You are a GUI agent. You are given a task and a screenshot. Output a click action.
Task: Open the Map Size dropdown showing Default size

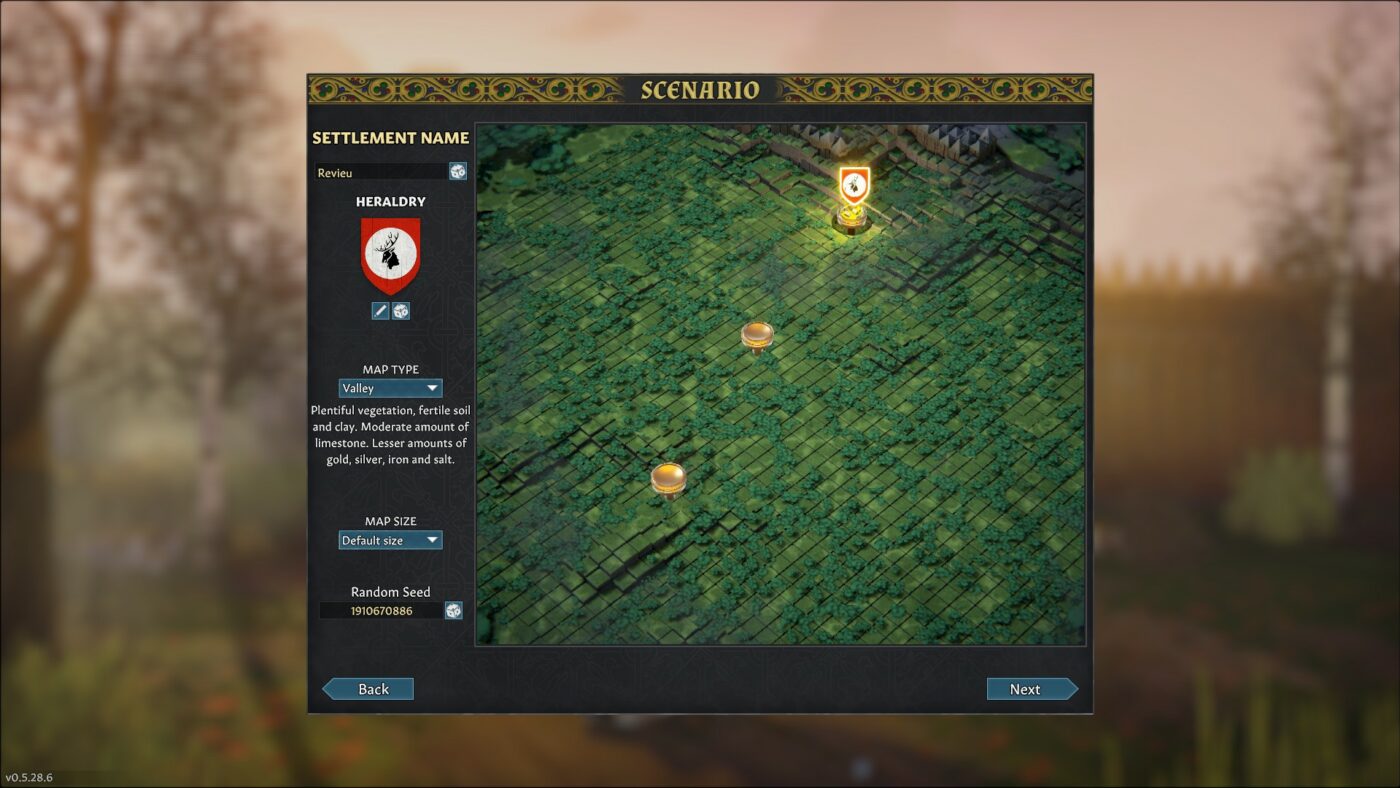pyautogui.click(x=390, y=539)
